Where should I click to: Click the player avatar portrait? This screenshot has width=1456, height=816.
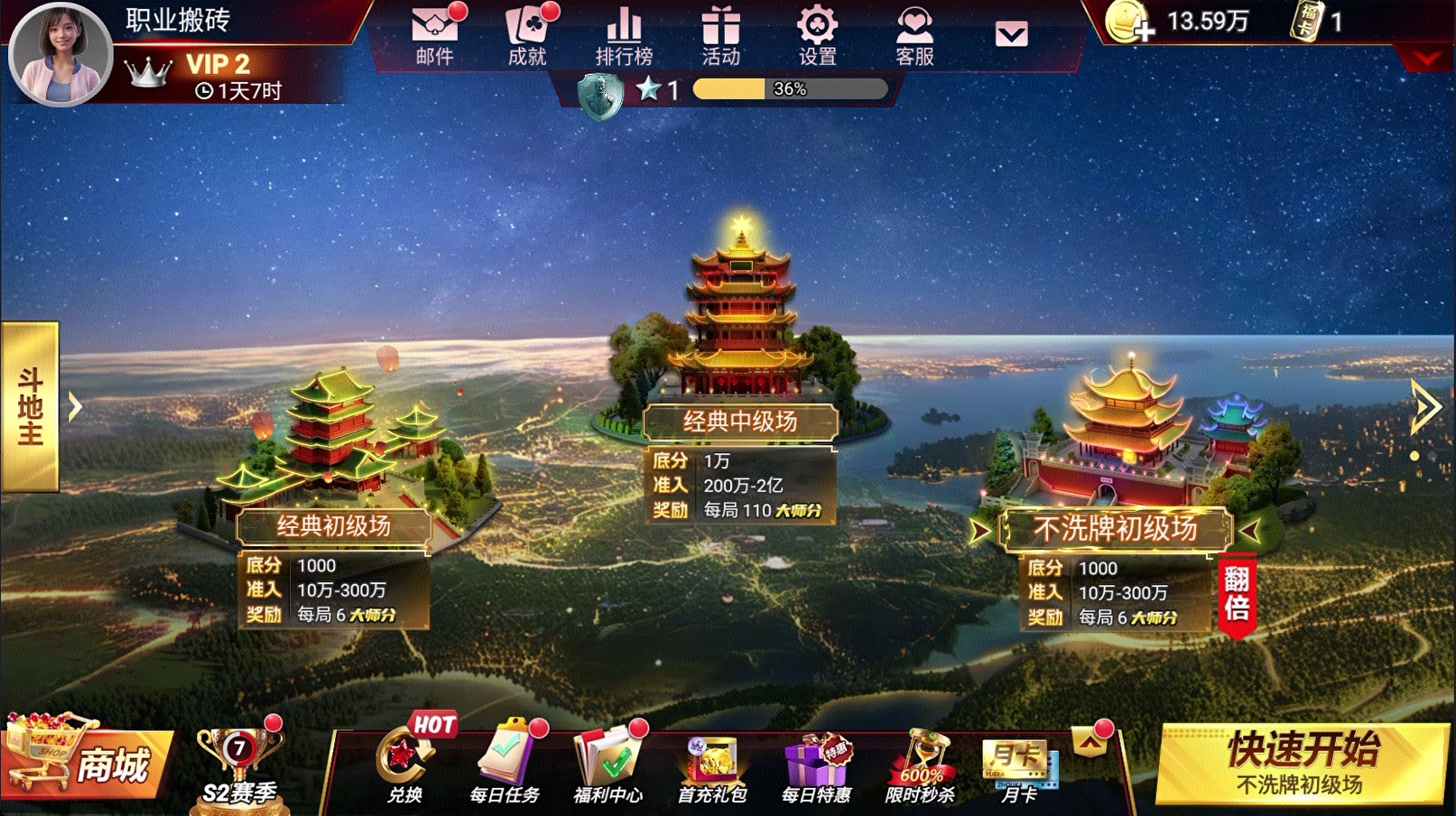tap(60, 54)
